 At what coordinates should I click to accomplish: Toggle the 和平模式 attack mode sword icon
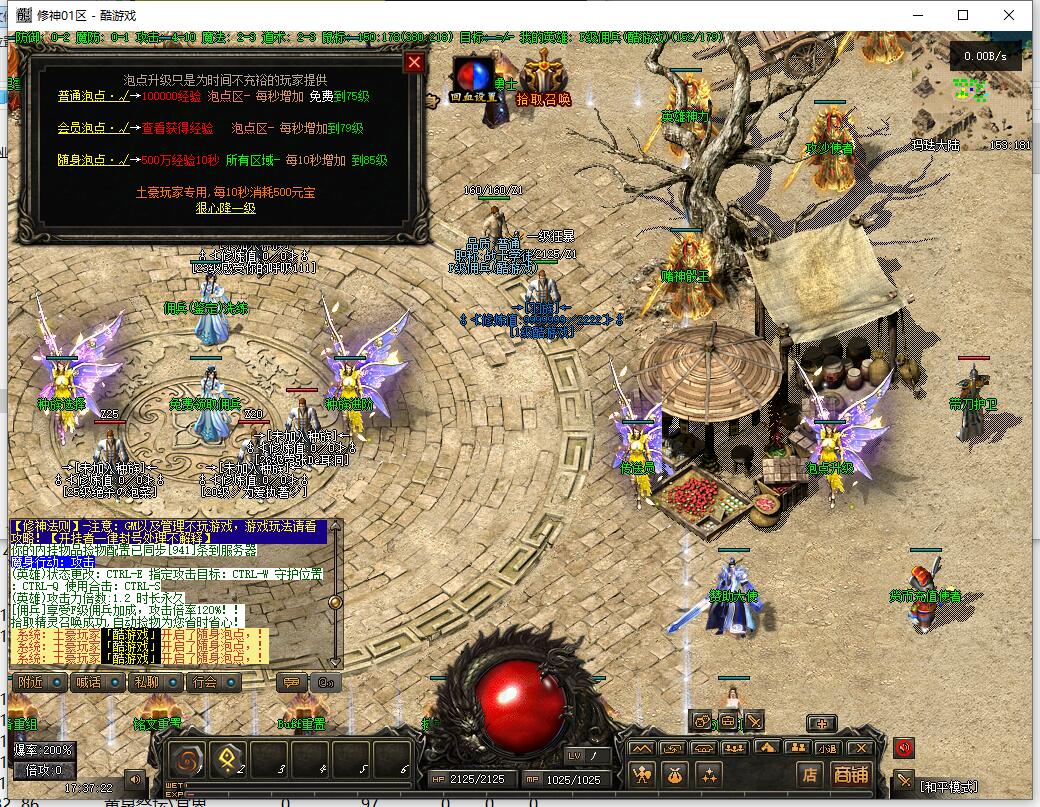tap(904, 781)
